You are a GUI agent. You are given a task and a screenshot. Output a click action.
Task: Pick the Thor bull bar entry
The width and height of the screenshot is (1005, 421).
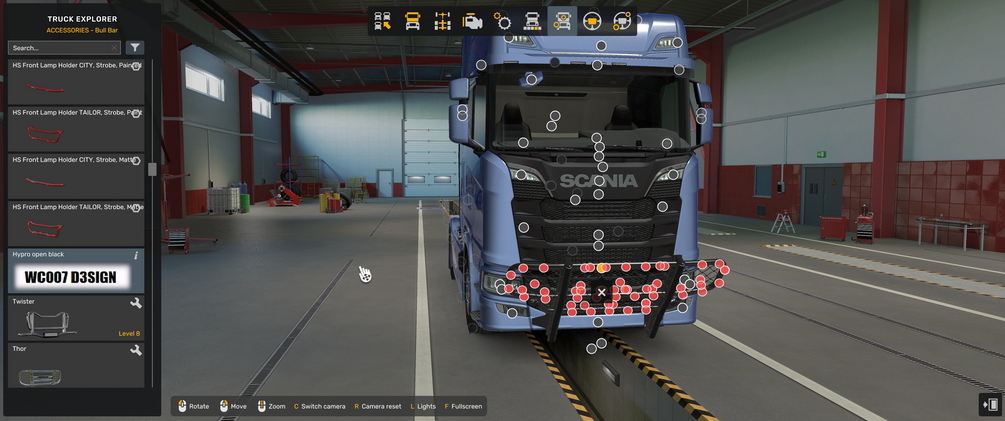click(76, 365)
